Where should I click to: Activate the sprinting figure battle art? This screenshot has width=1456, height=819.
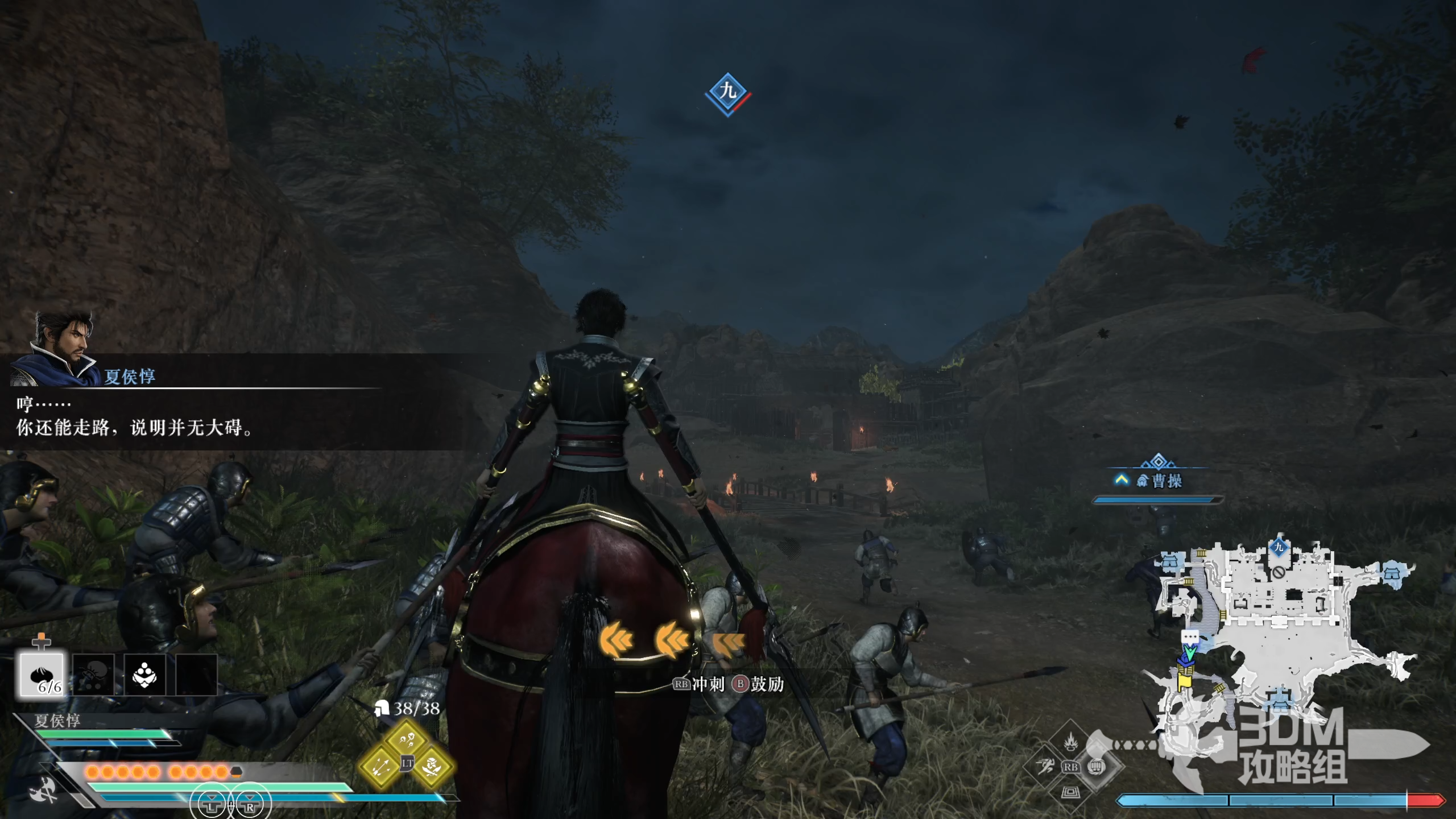(1045, 767)
